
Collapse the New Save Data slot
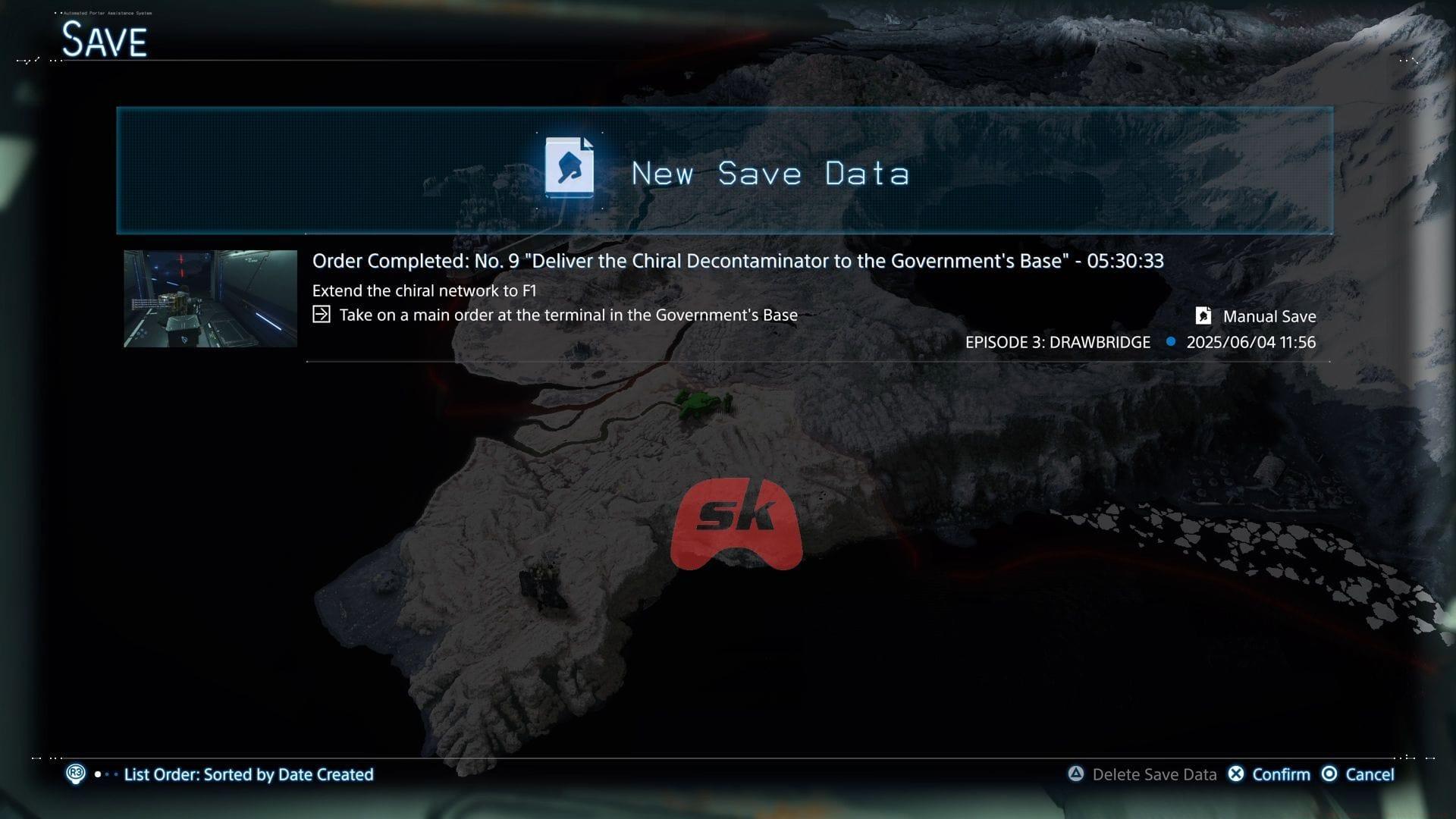pyautogui.click(x=724, y=170)
